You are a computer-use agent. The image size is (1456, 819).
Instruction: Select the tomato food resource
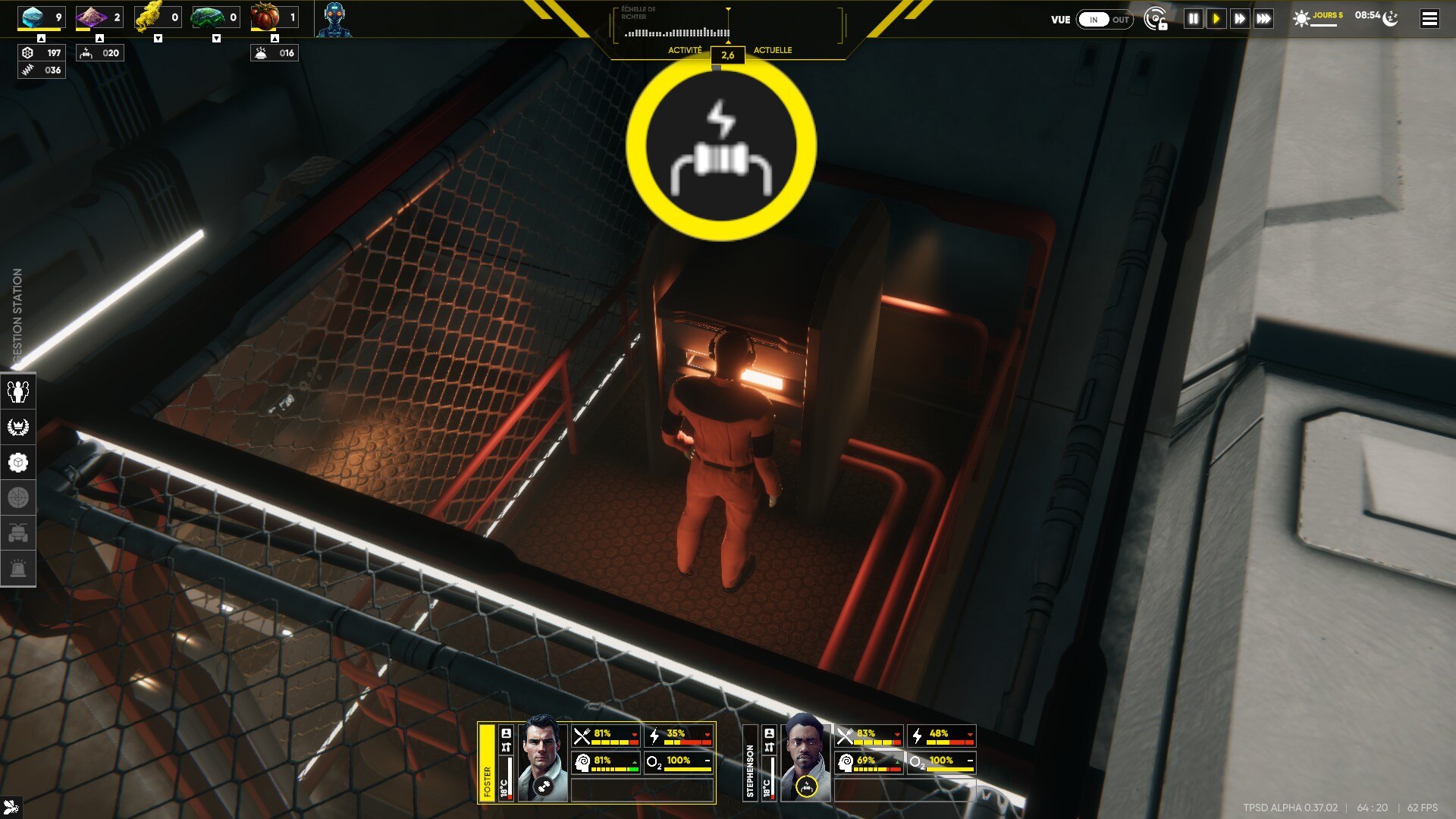(x=265, y=17)
